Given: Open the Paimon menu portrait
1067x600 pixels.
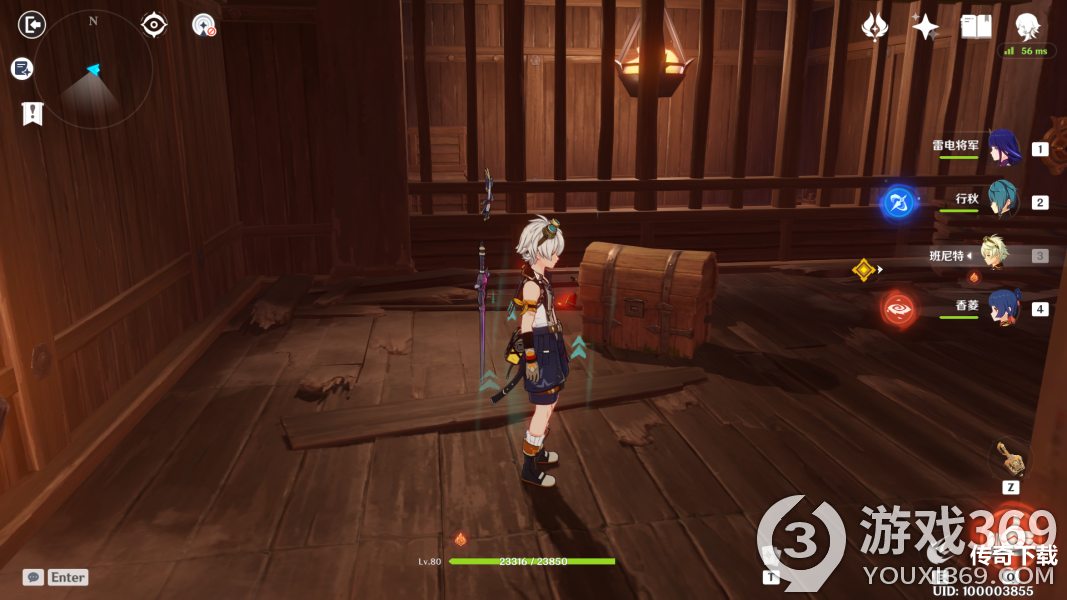Looking at the screenshot, I should tap(1027, 27).
